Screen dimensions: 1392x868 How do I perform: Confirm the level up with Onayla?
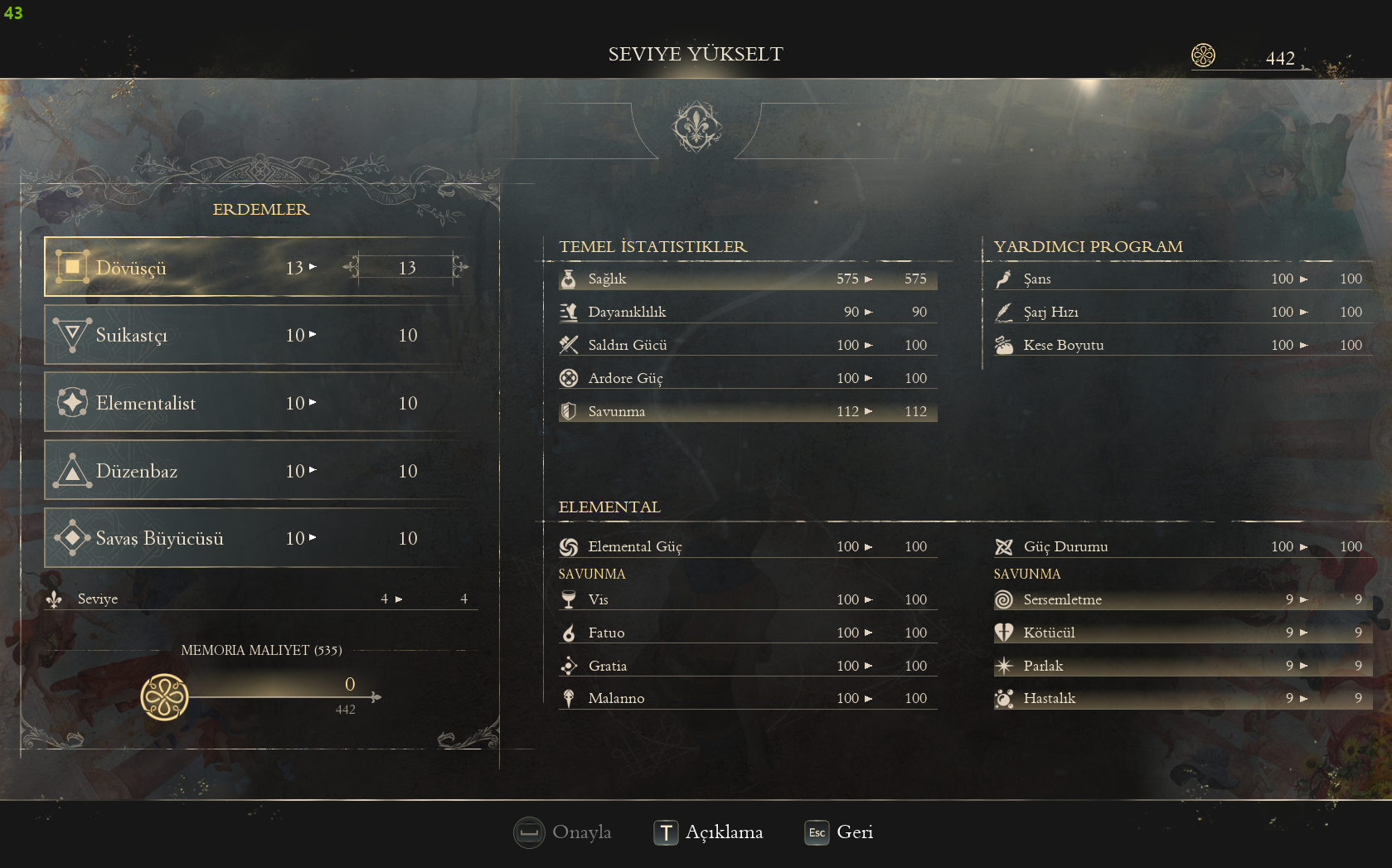(x=563, y=832)
